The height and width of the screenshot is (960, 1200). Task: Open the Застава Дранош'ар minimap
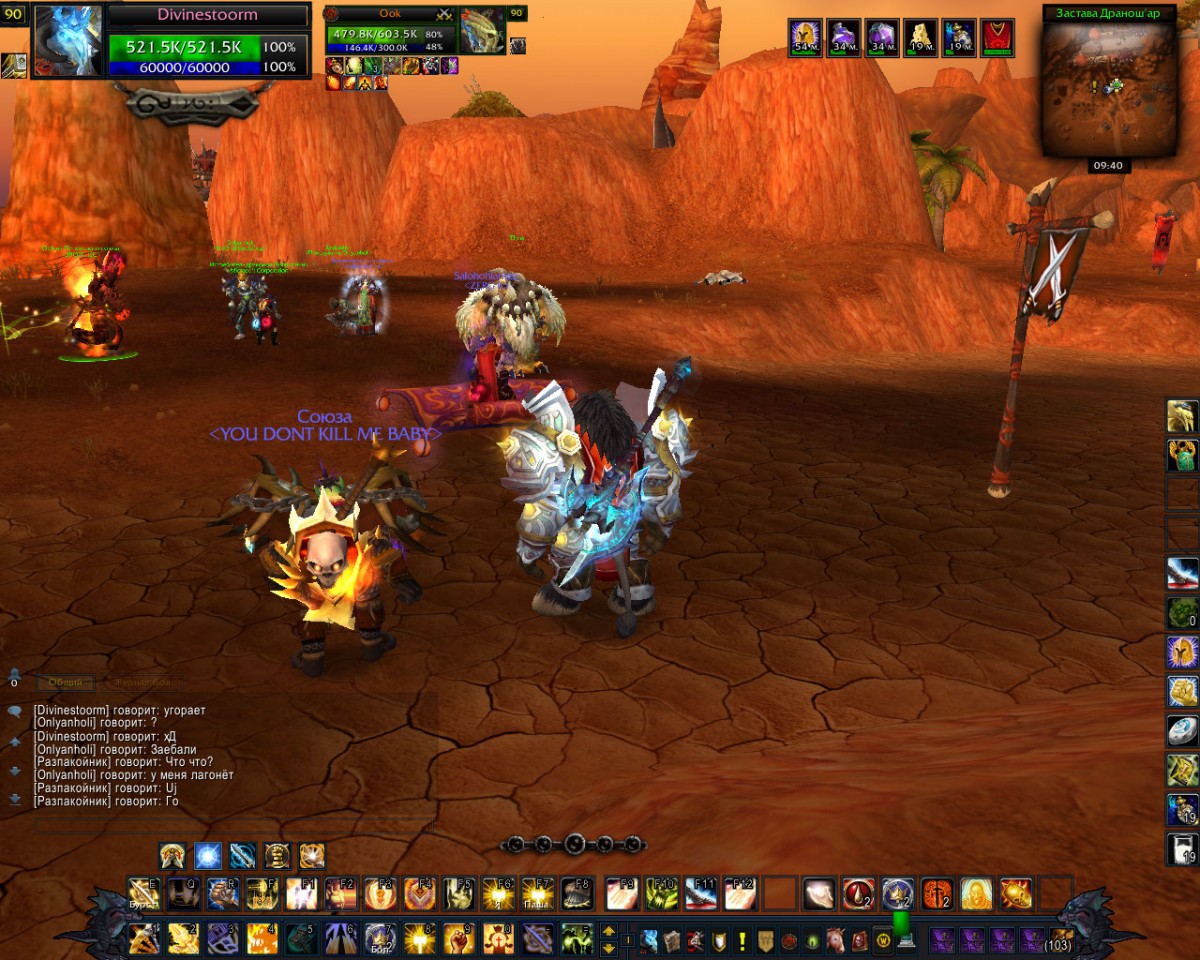point(1108,90)
